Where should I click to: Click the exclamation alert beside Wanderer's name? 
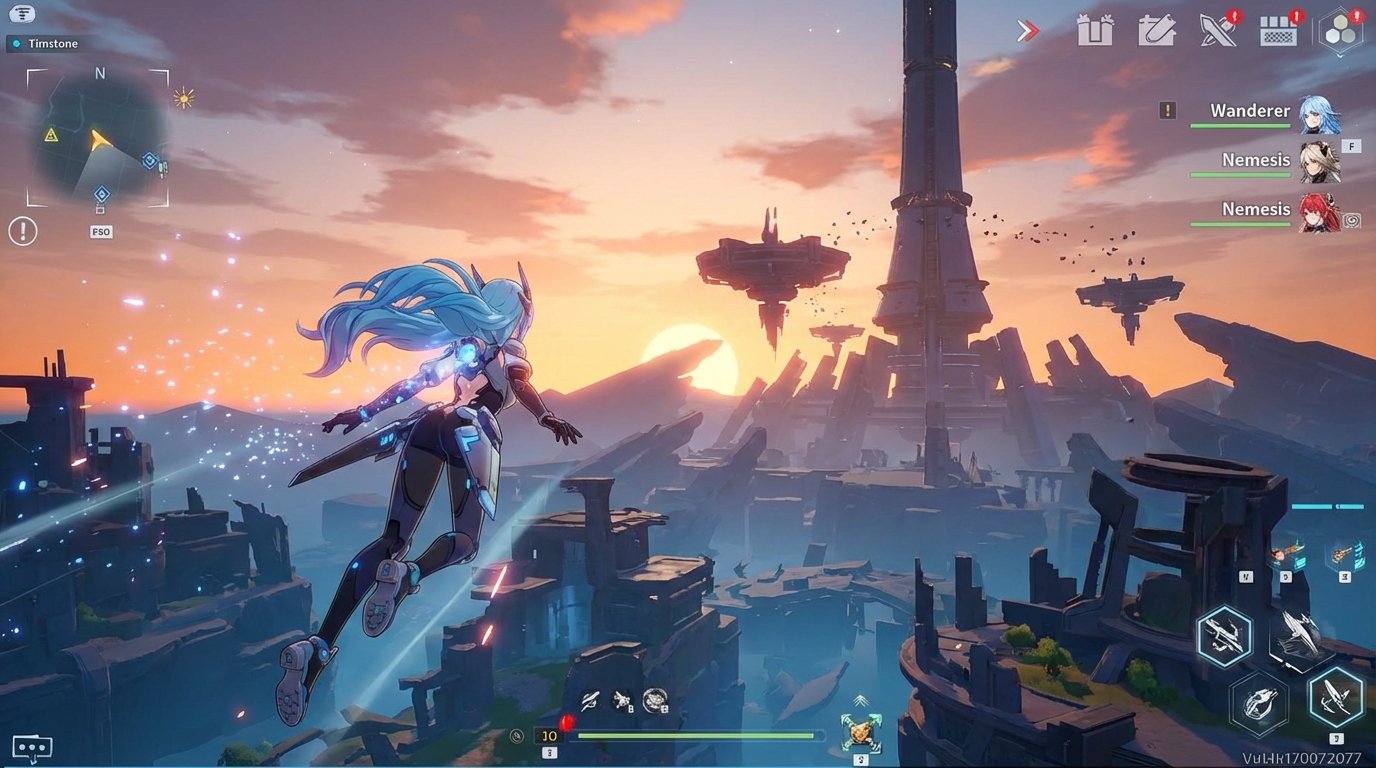(1166, 110)
